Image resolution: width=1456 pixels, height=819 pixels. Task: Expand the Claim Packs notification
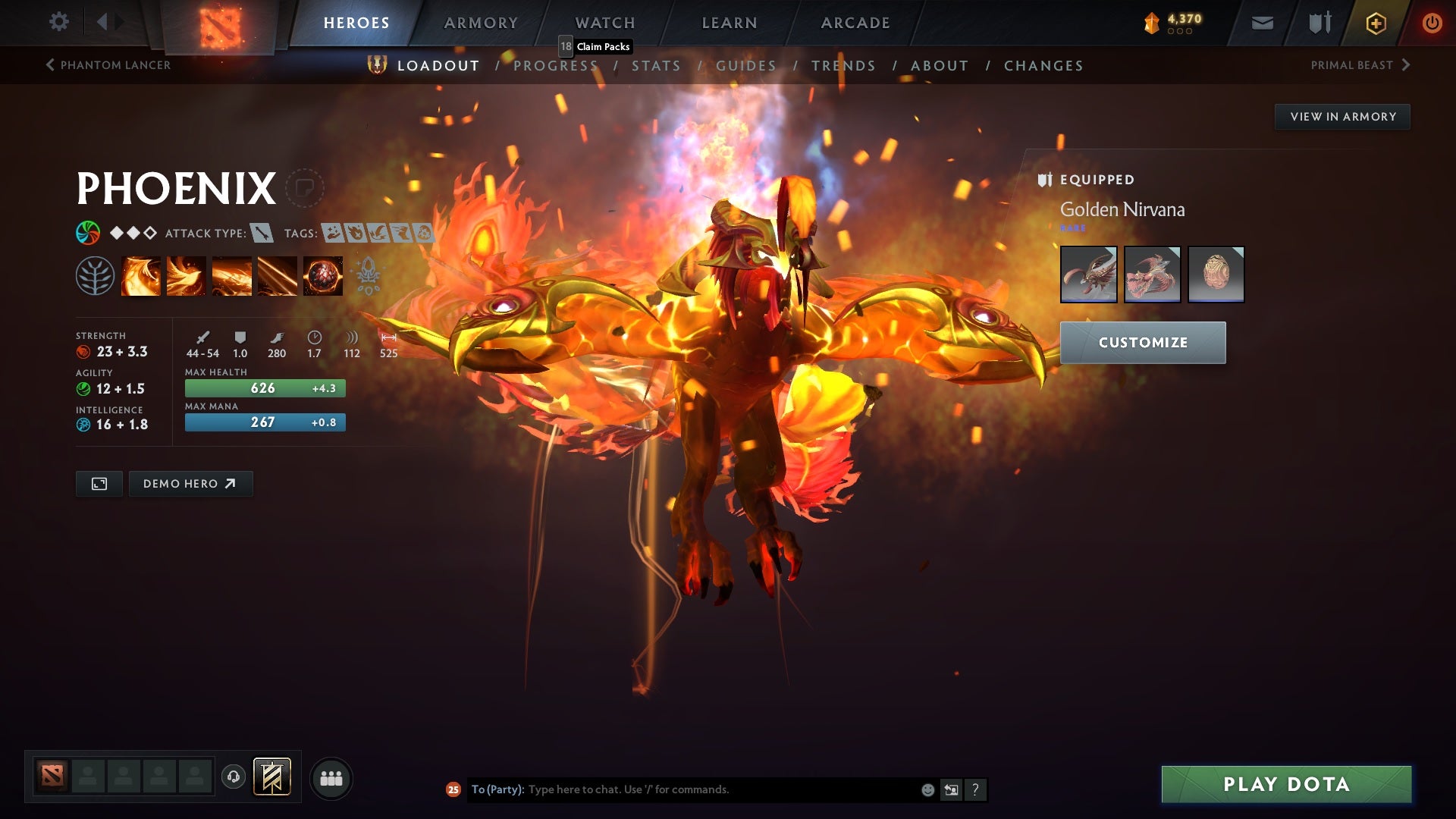pyautogui.click(x=596, y=47)
